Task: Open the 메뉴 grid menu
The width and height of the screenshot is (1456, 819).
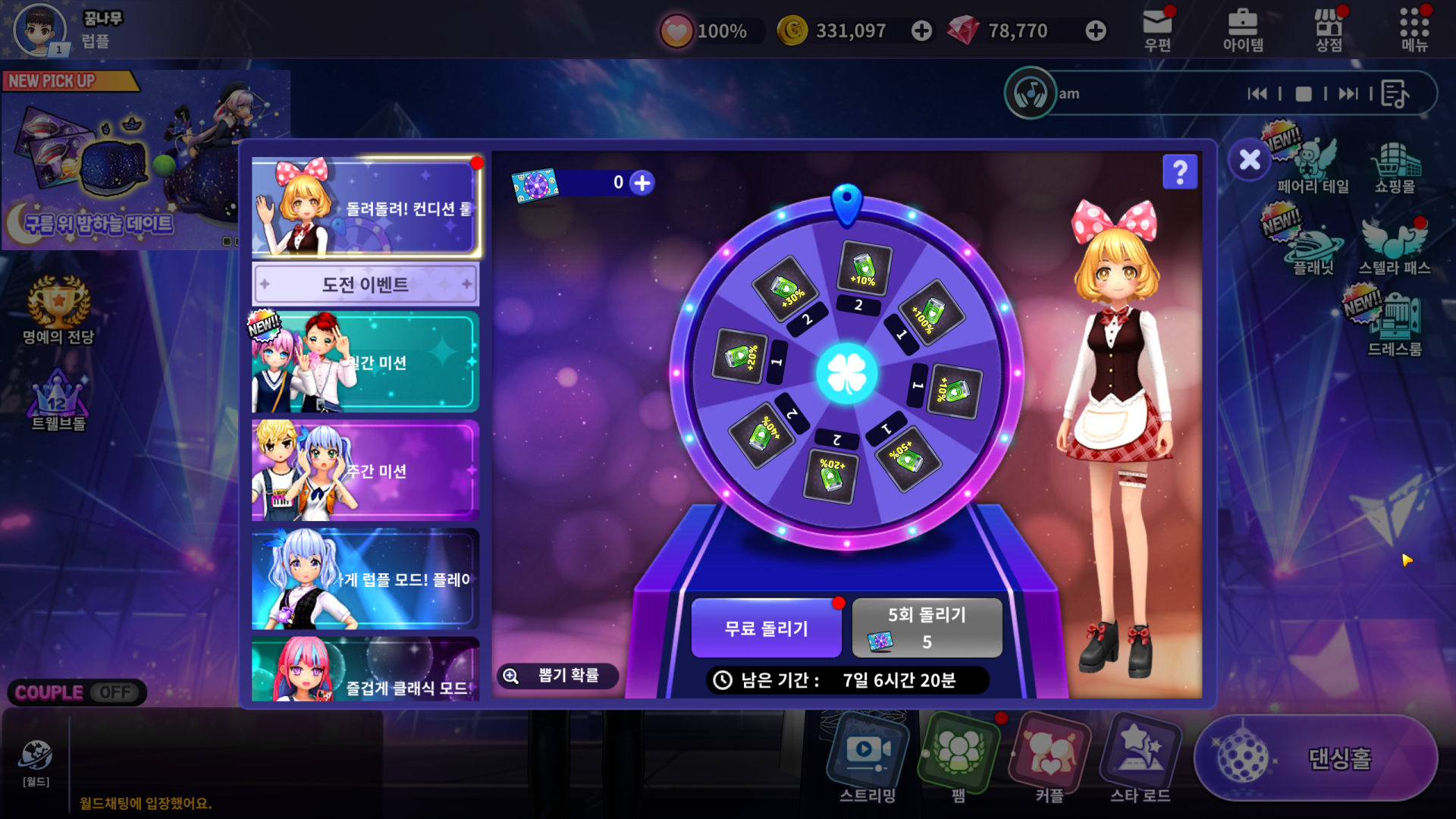Action: point(1414,30)
